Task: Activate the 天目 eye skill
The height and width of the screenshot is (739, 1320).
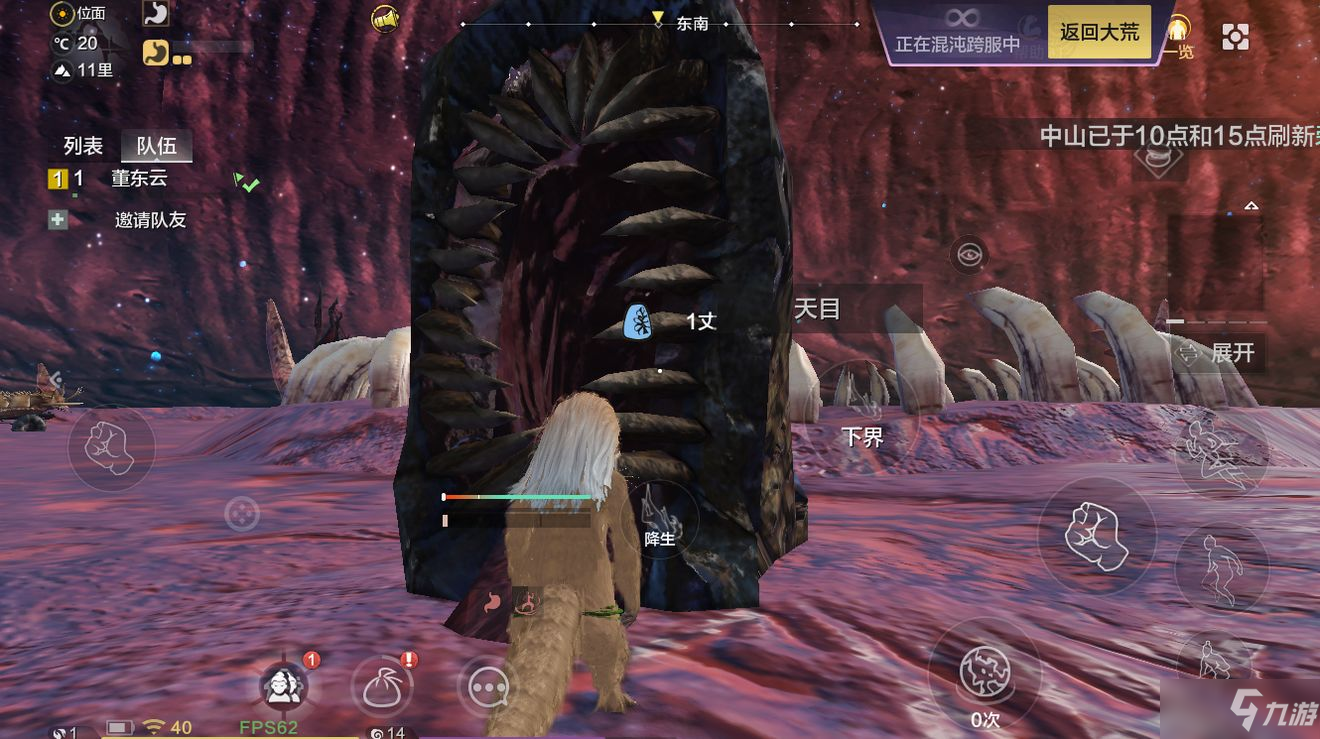Action: (968, 256)
